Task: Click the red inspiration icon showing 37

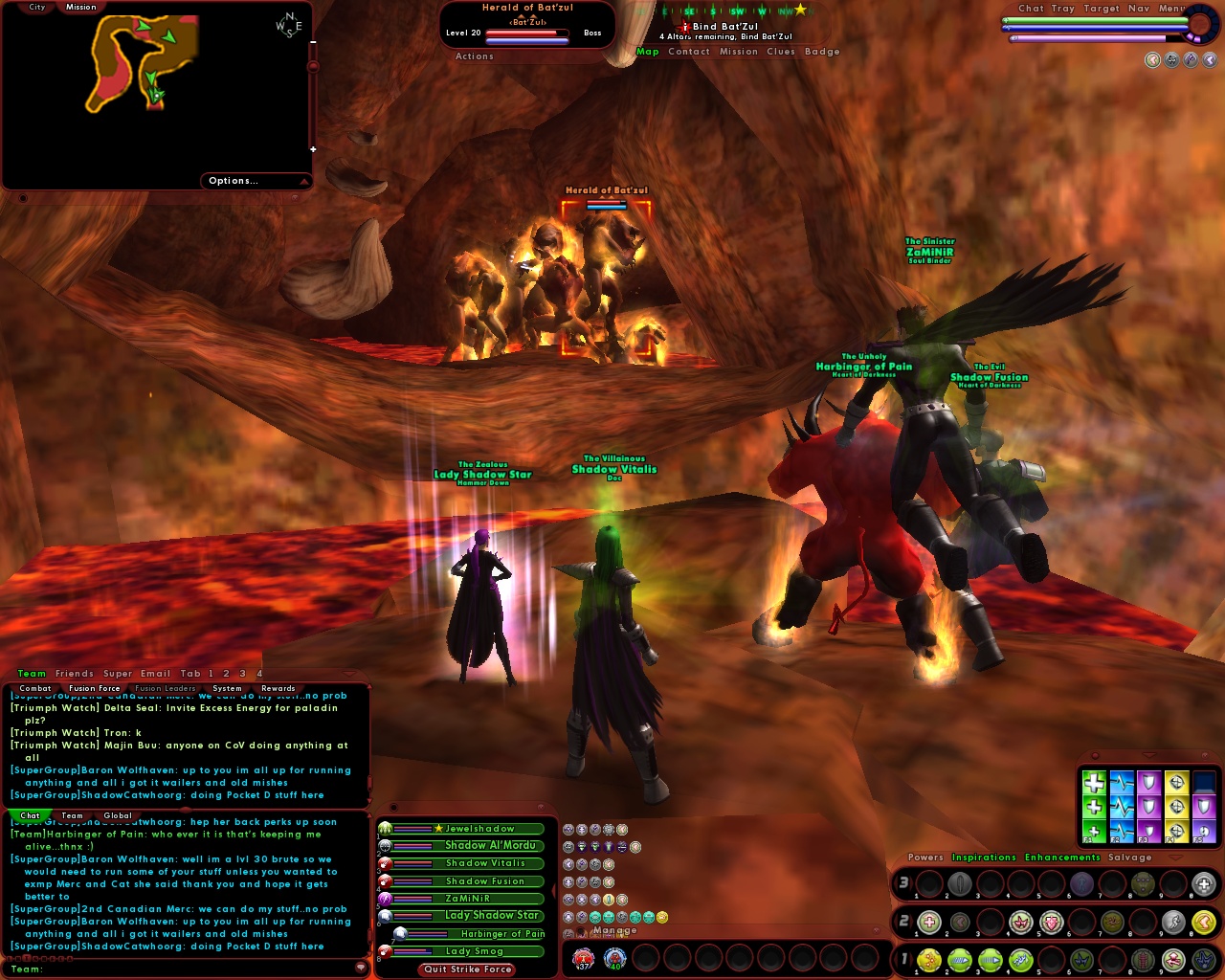Action: (584, 957)
